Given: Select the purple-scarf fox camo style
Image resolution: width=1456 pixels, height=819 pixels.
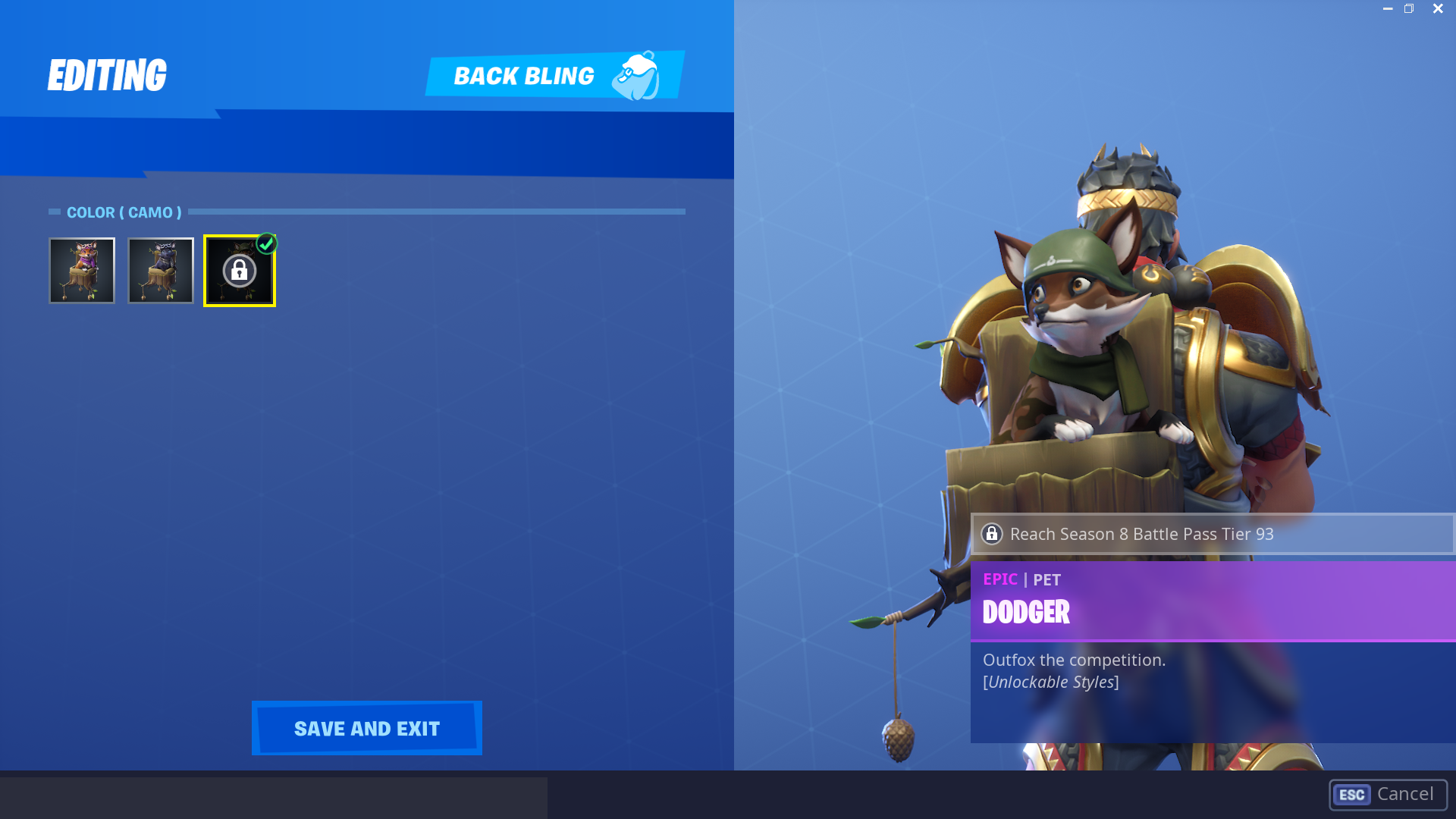Looking at the screenshot, I should coord(82,270).
